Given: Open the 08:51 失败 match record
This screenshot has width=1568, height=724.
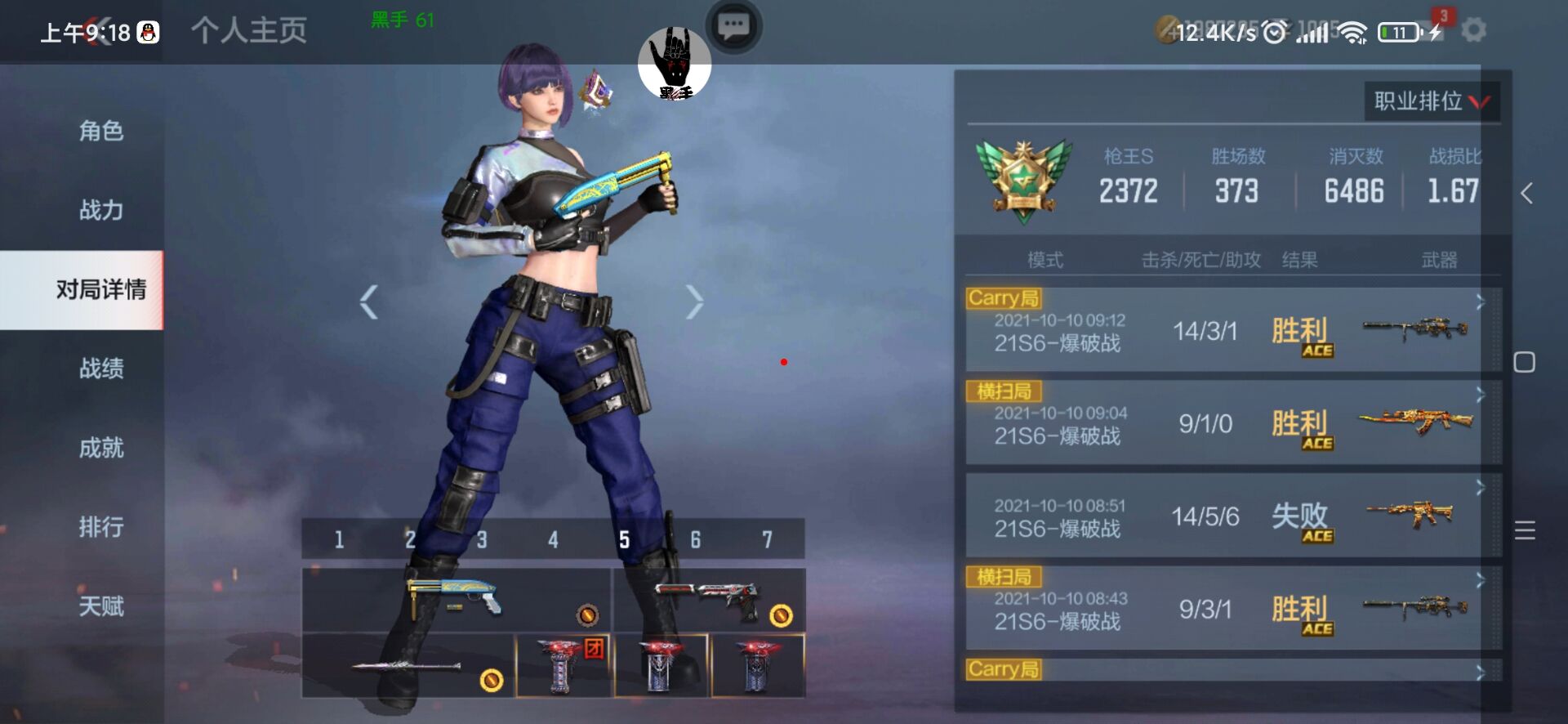Looking at the screenshot, I should 1232,516.
